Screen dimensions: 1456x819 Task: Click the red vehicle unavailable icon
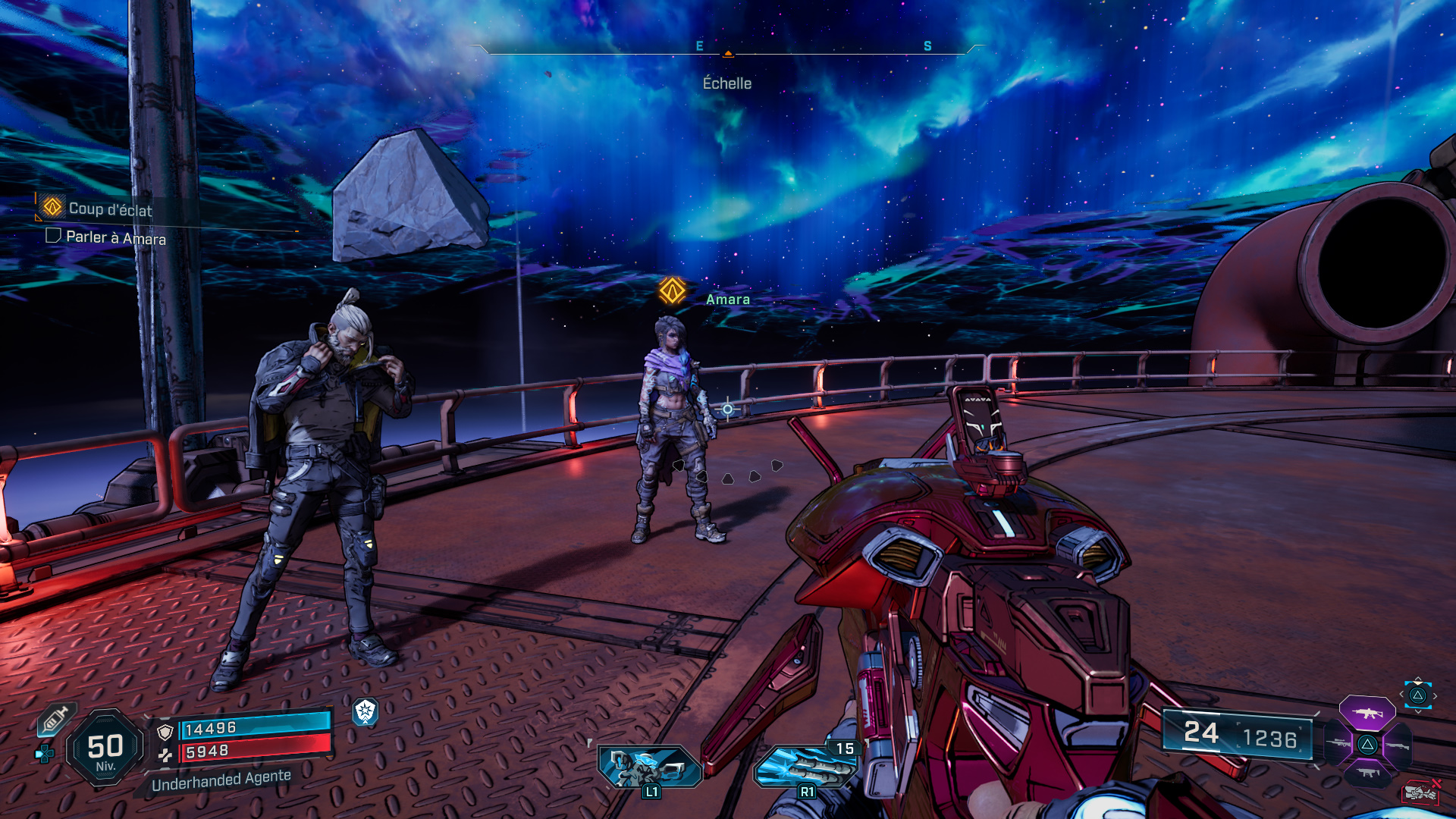[1421, 792]
